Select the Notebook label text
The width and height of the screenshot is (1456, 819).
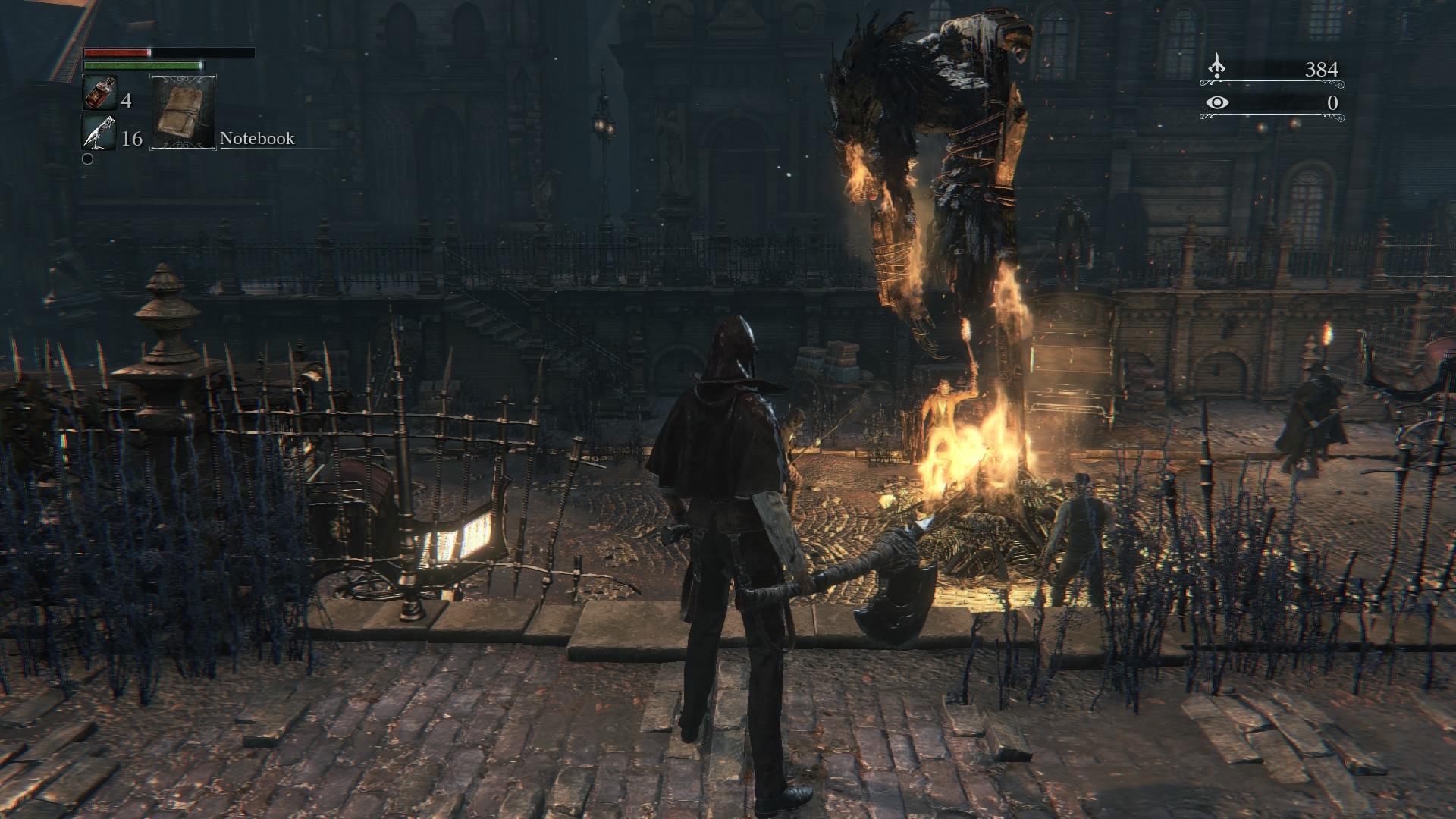pyautogui.click(x=256, y=139)
